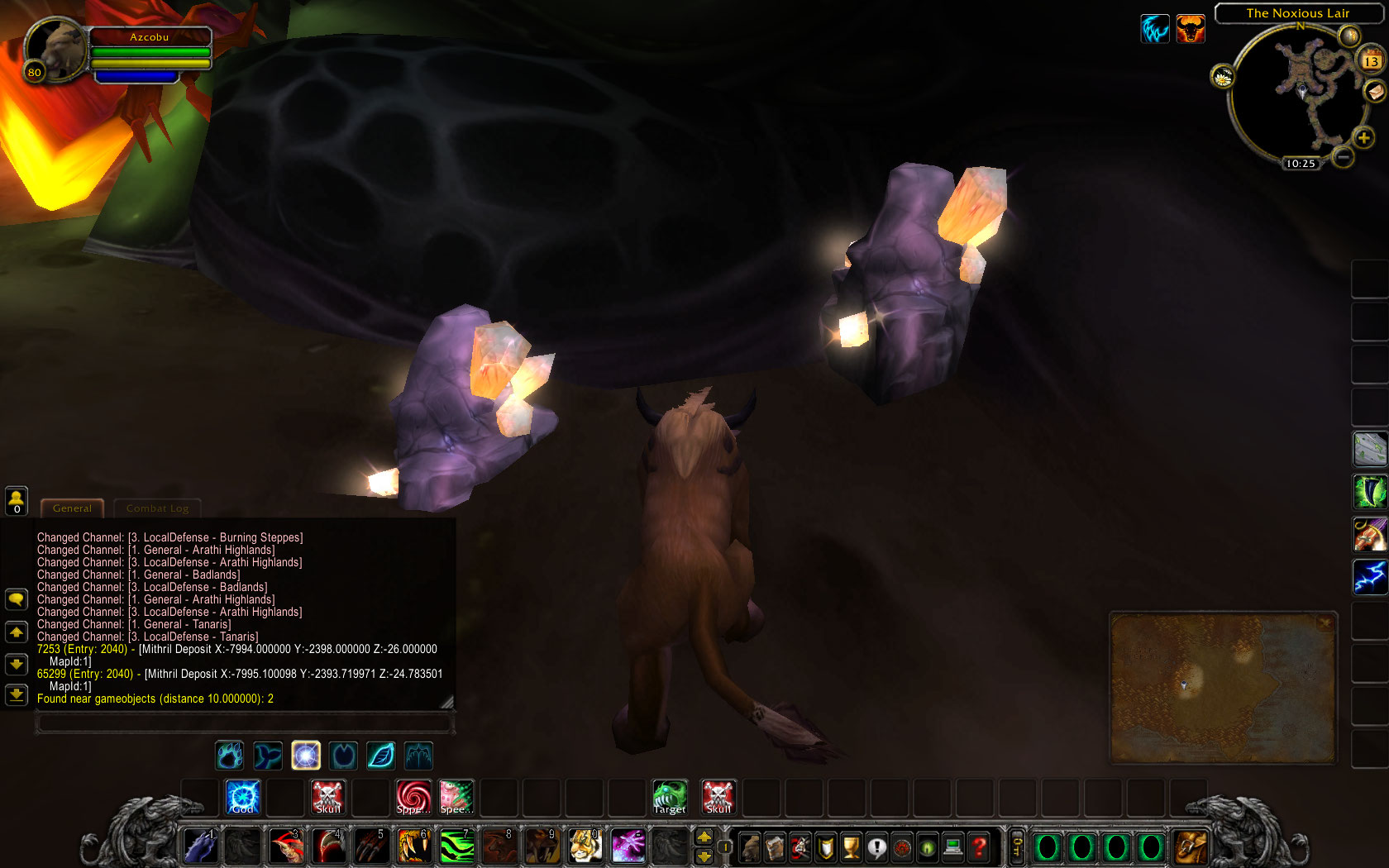Viewport: 1389px width, 868px height.
Task: Open the chat channel bubble menu
Action: click(17, 599)
